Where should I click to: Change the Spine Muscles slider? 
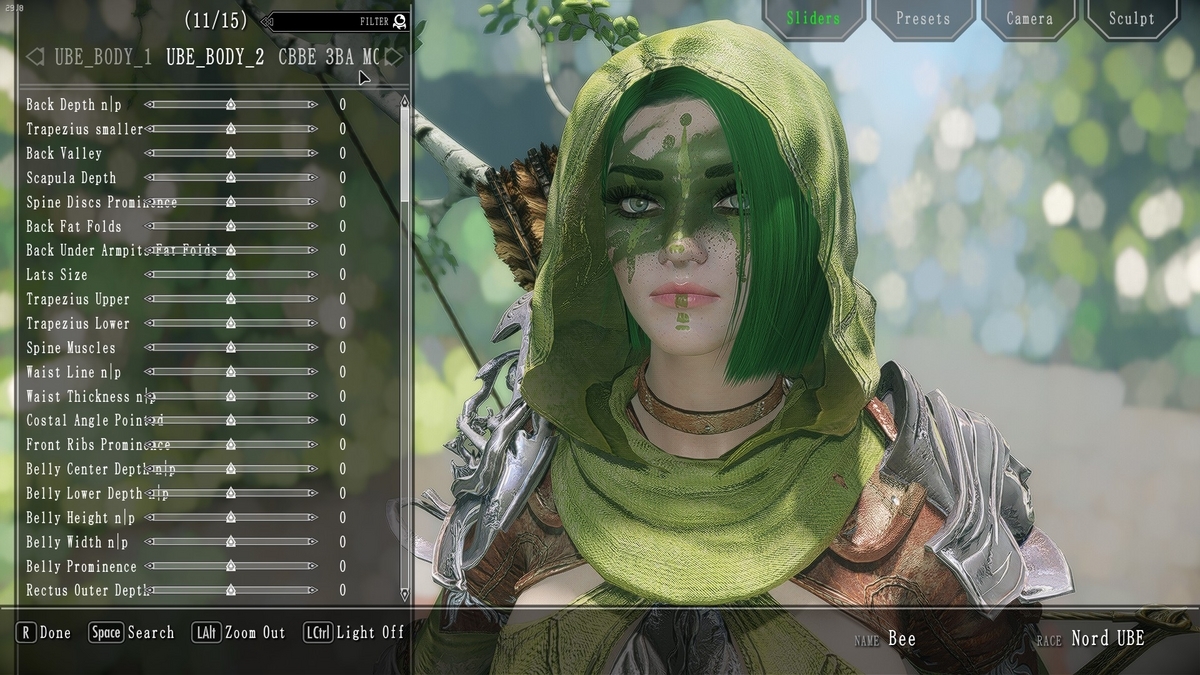(231, 348)
